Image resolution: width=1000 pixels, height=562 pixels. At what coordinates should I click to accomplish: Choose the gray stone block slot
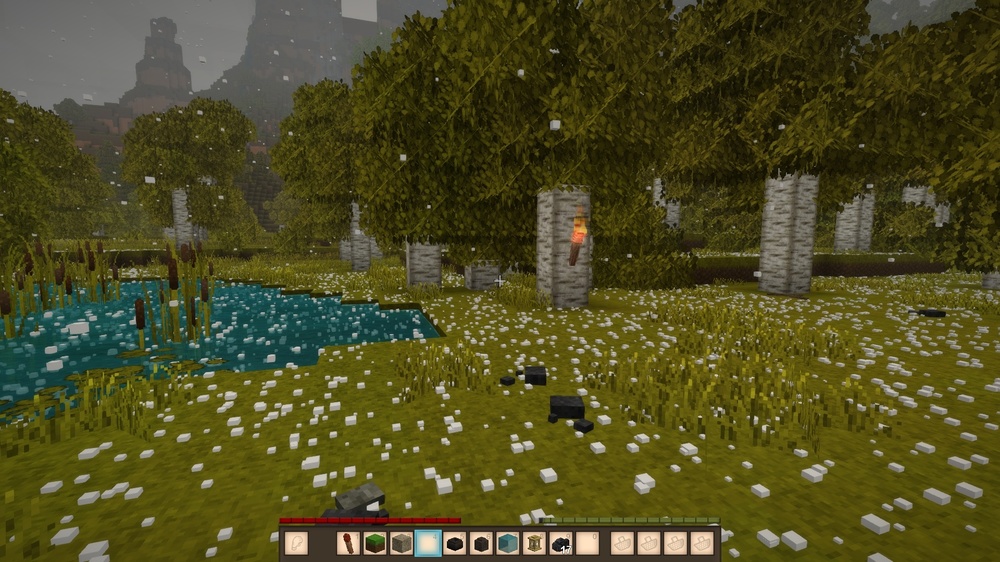point(401,543)
